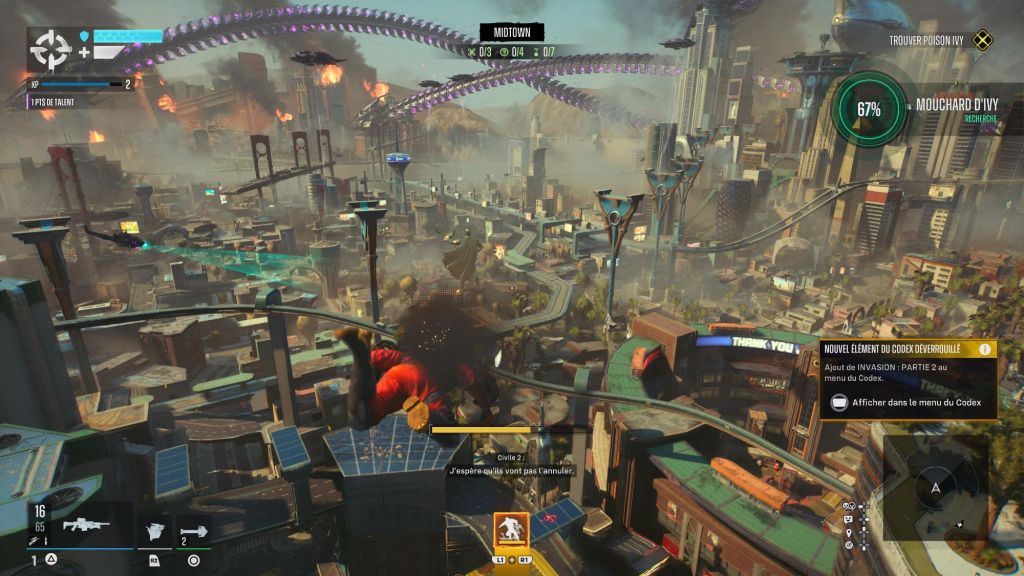Choose the grenade item slot
This screenshot has width=1024, height=576.
[x=194, y=530]
